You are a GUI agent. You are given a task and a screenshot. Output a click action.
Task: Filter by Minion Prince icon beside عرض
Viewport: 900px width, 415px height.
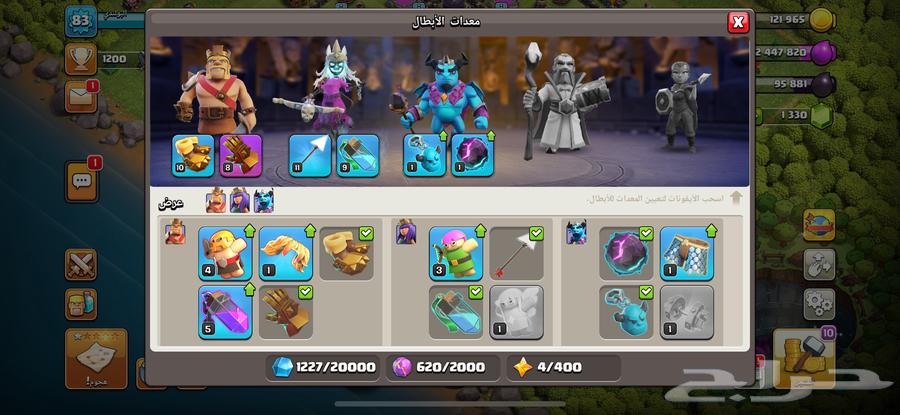tap(263, 201)
